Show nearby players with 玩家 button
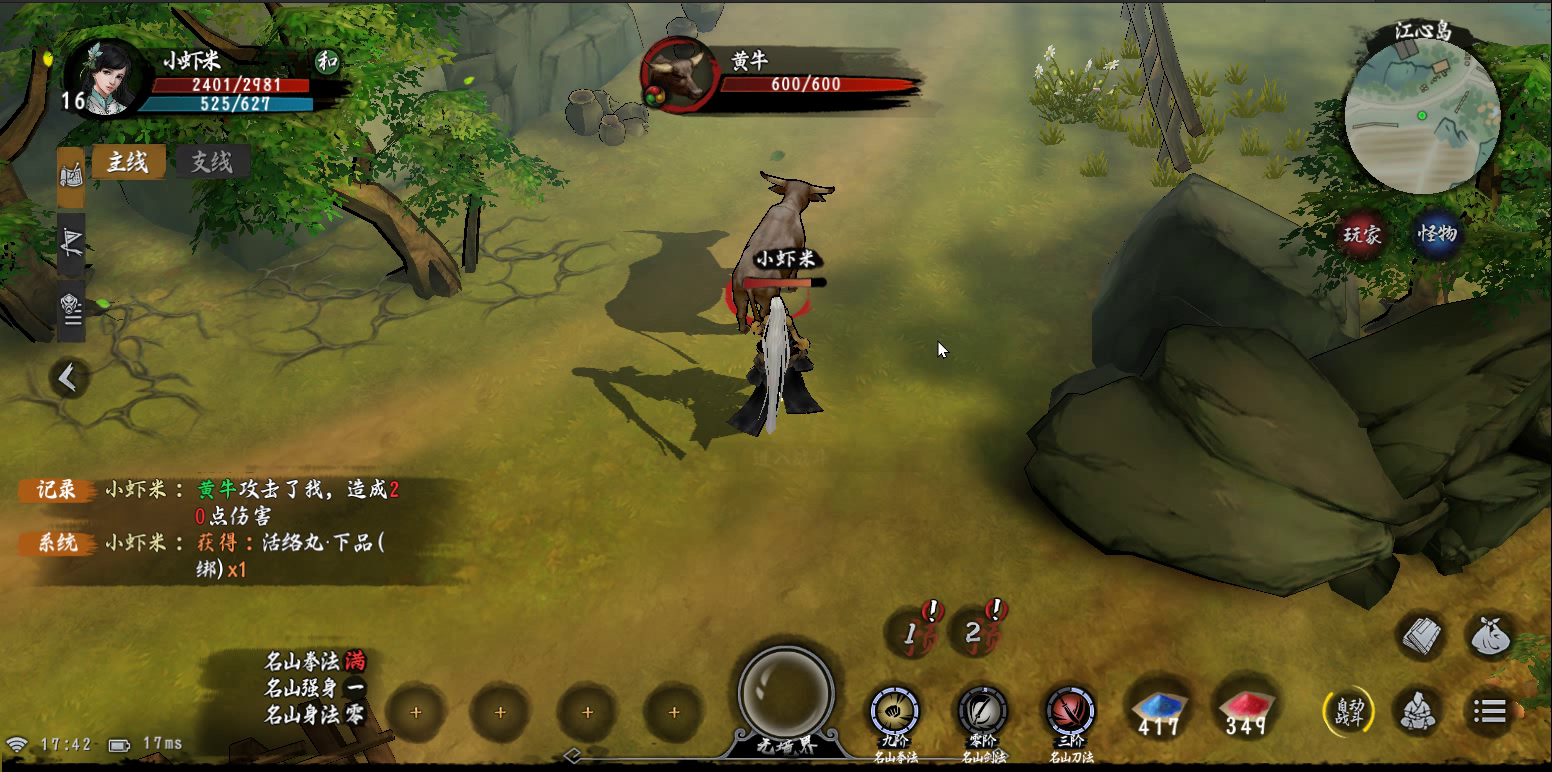 pyautogui.click(x=1362, y=235)
